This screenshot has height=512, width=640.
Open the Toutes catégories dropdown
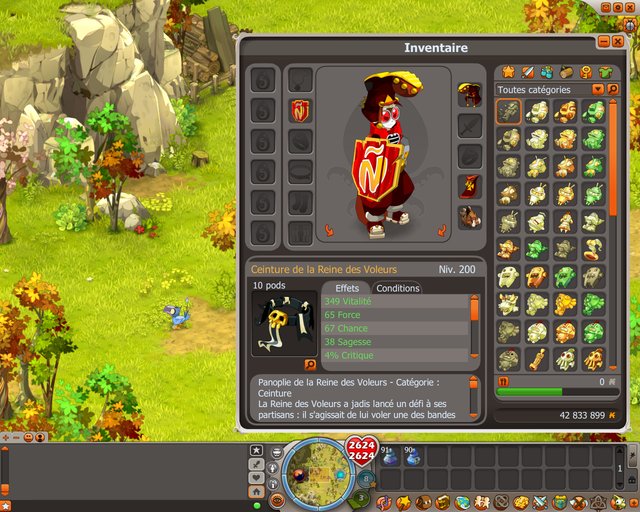pos(598,89)
